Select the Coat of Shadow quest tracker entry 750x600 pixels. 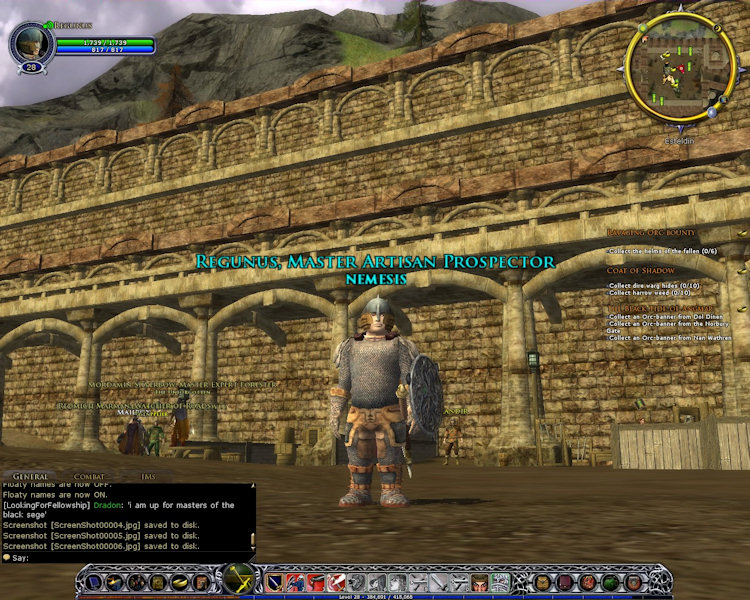639,270
